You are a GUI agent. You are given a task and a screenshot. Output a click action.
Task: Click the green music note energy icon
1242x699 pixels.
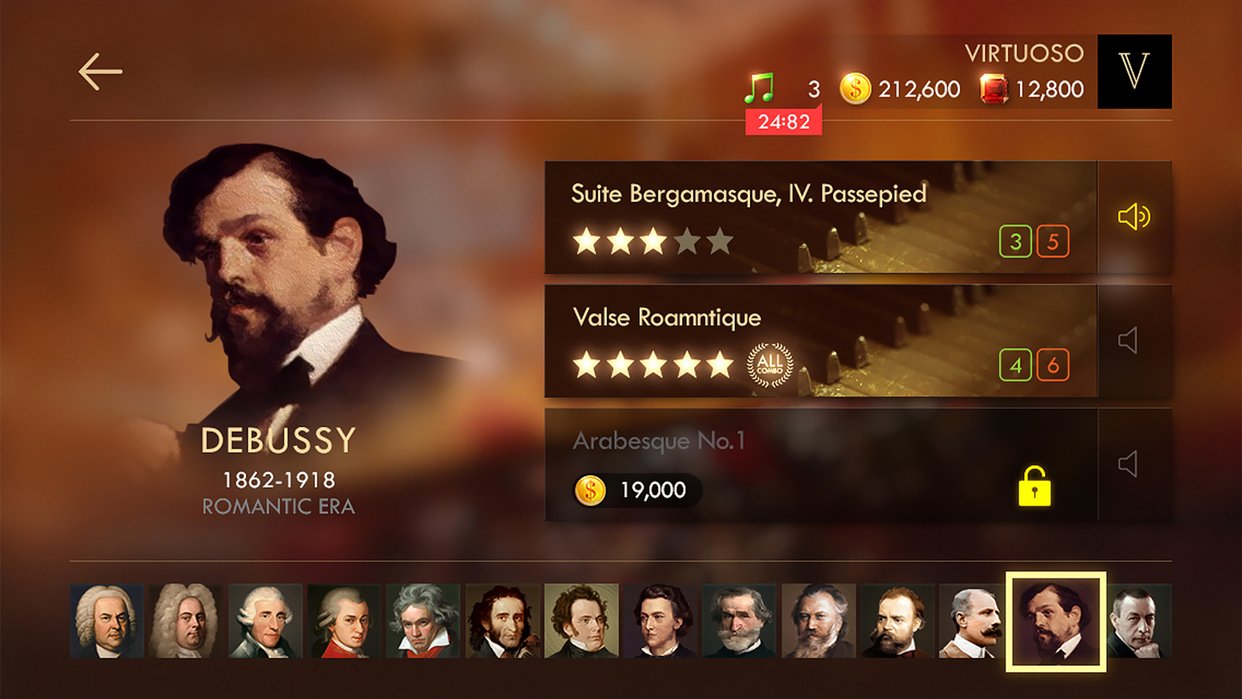coord(760,89)
